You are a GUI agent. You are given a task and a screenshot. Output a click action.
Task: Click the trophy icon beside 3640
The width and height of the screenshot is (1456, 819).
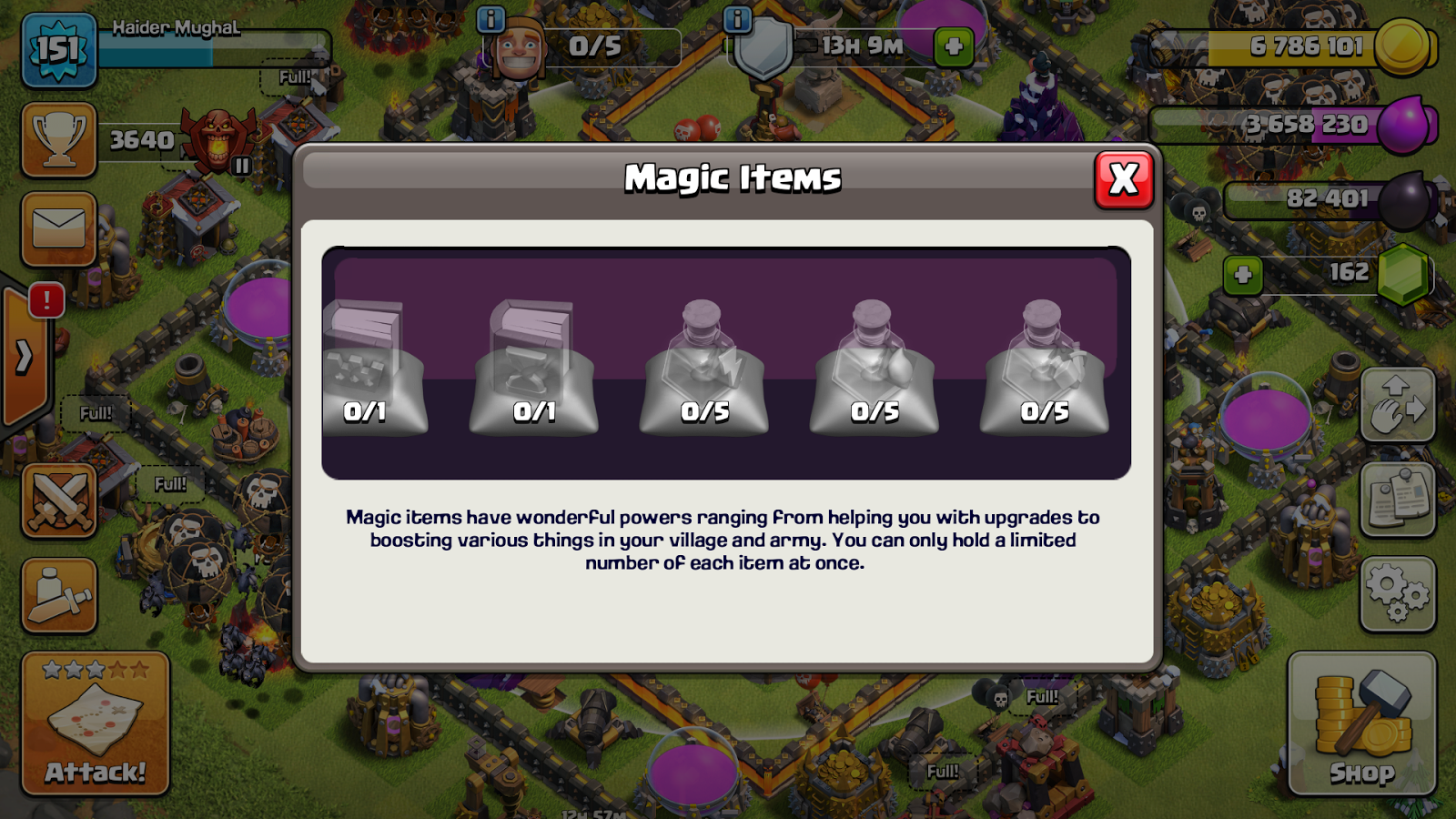[58, 141]
